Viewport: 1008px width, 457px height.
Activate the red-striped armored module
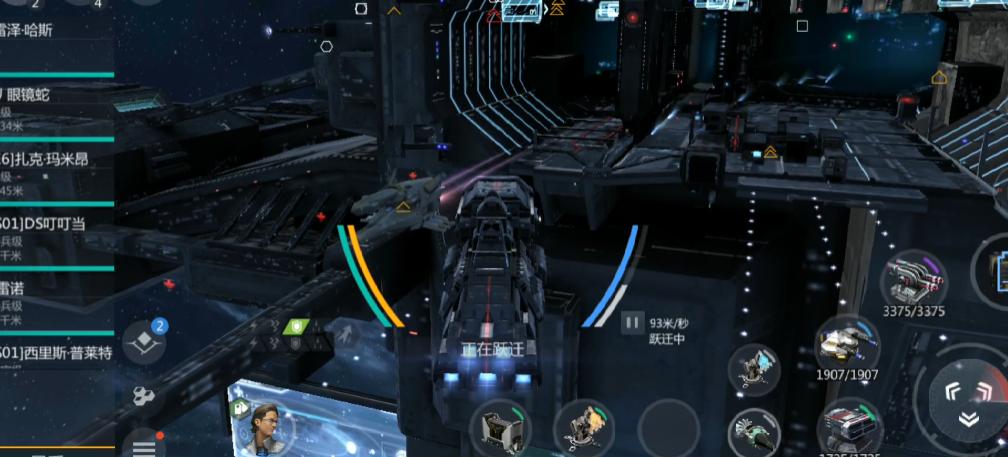847,427
